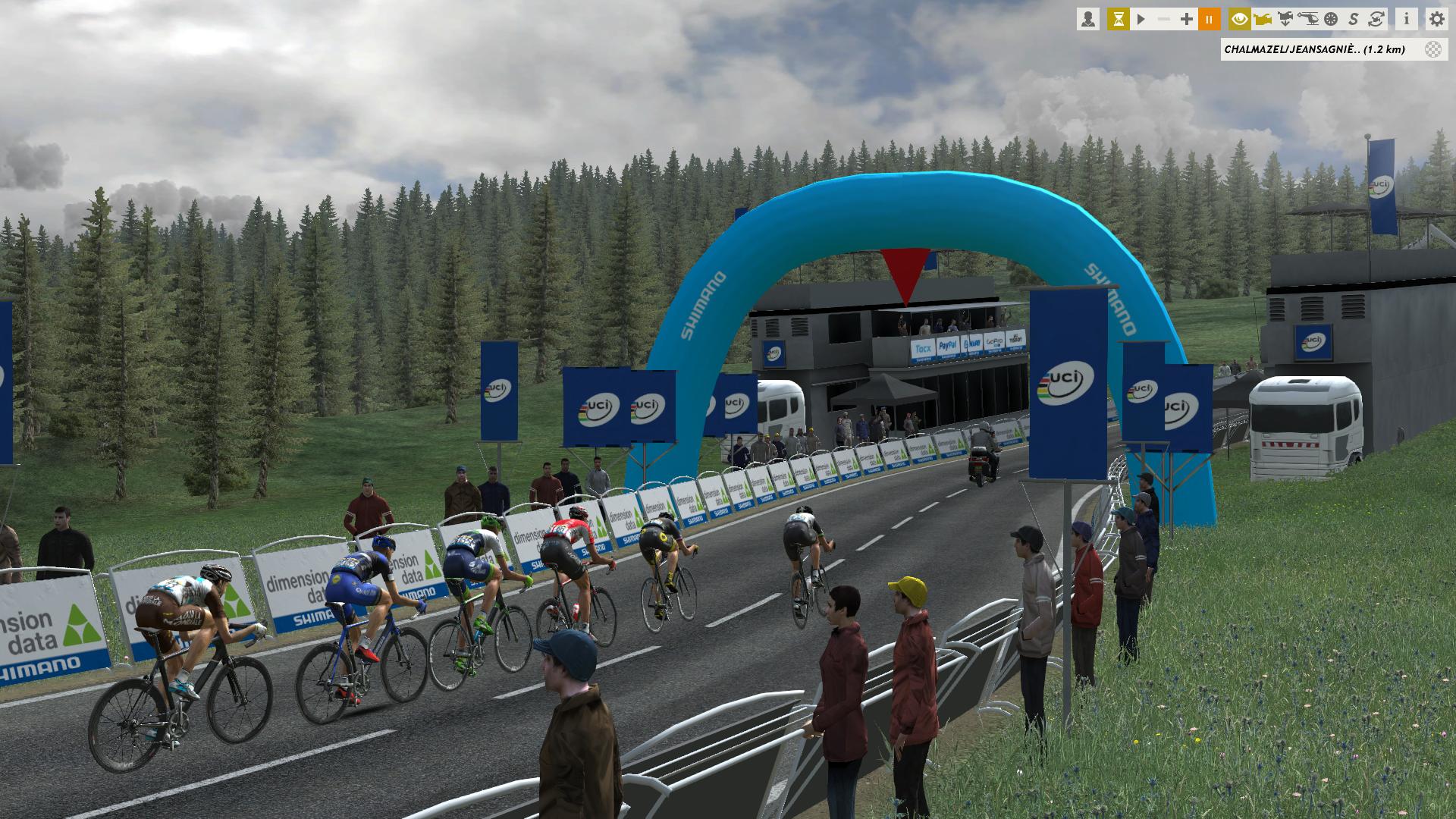The height and width of the screenshot is (819, 1456).
Task: Click the hourglass time button
Action: (1118, 19)
